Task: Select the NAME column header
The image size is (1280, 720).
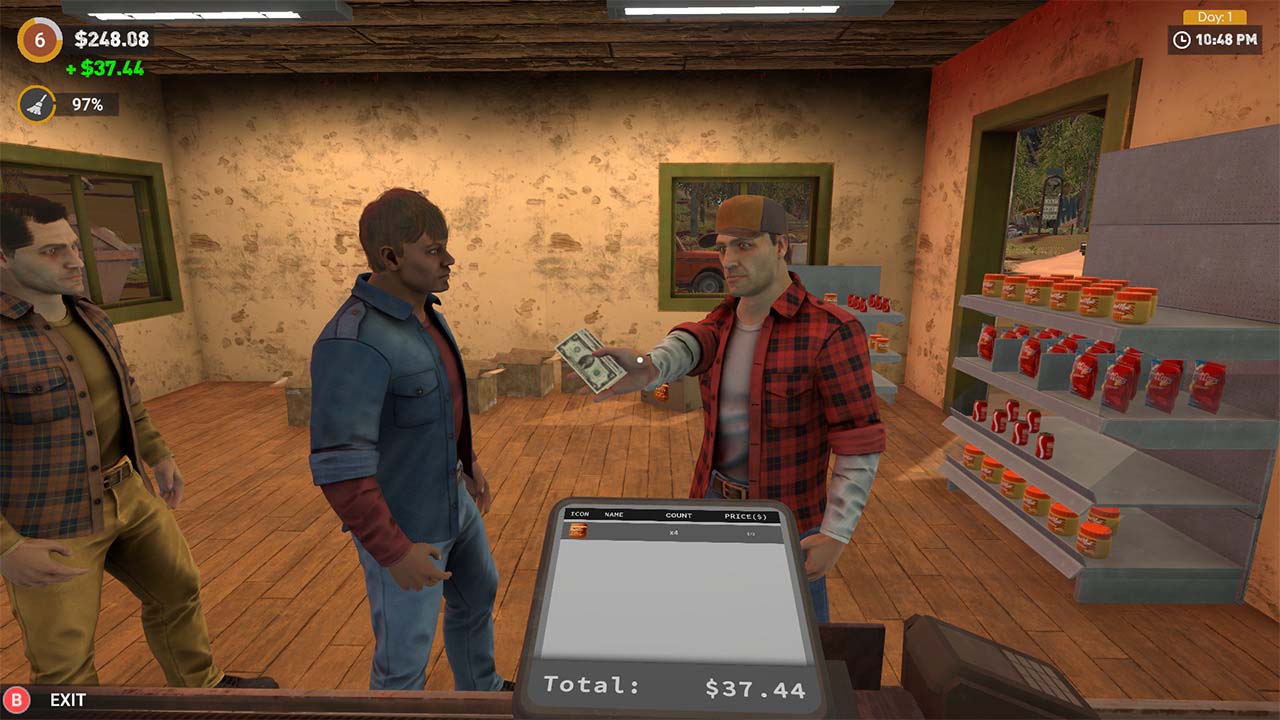Action: (x=613, y=515)
